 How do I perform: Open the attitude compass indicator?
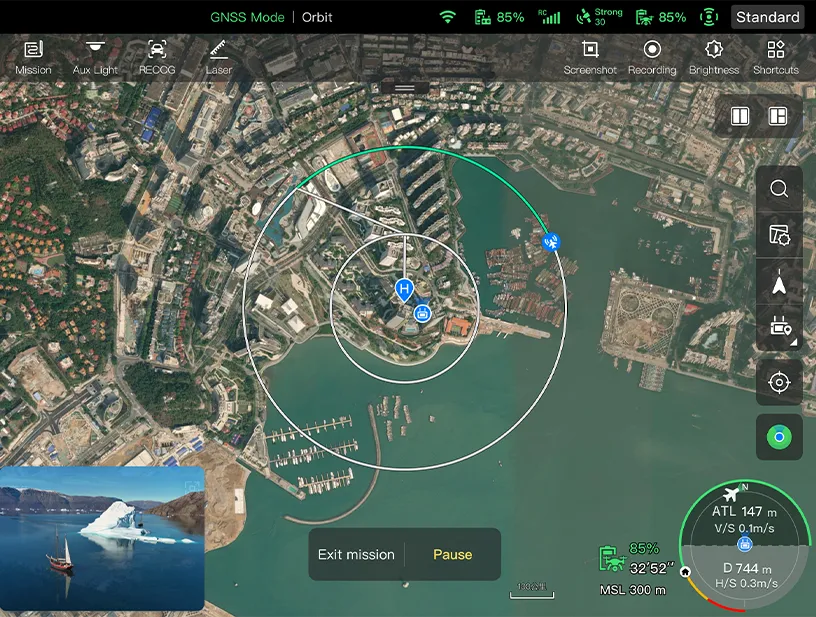coord(744,545)
